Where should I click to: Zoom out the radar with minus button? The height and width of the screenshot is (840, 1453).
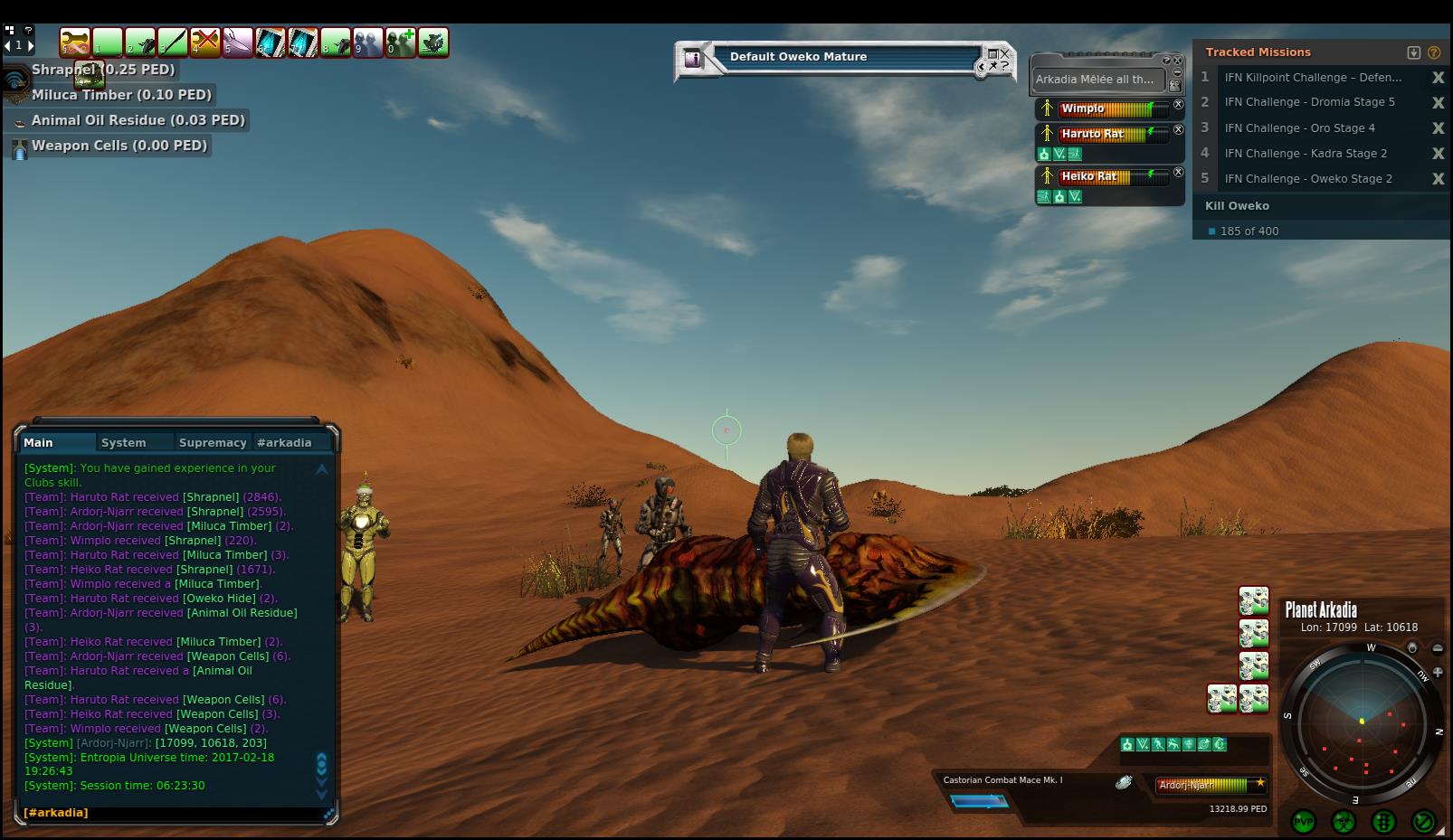[1438, 648]
